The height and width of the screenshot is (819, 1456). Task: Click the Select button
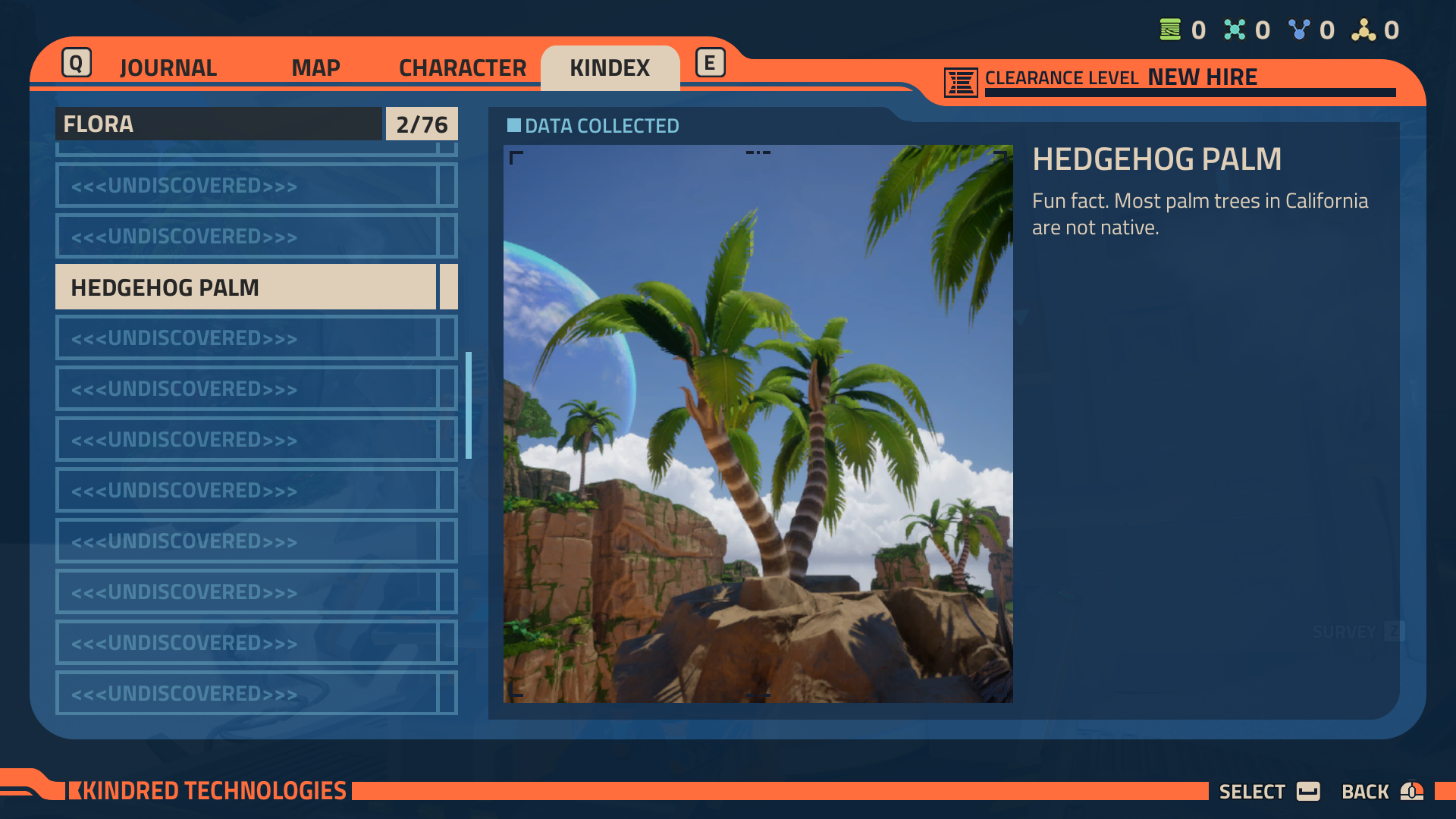click(1268, 792)
